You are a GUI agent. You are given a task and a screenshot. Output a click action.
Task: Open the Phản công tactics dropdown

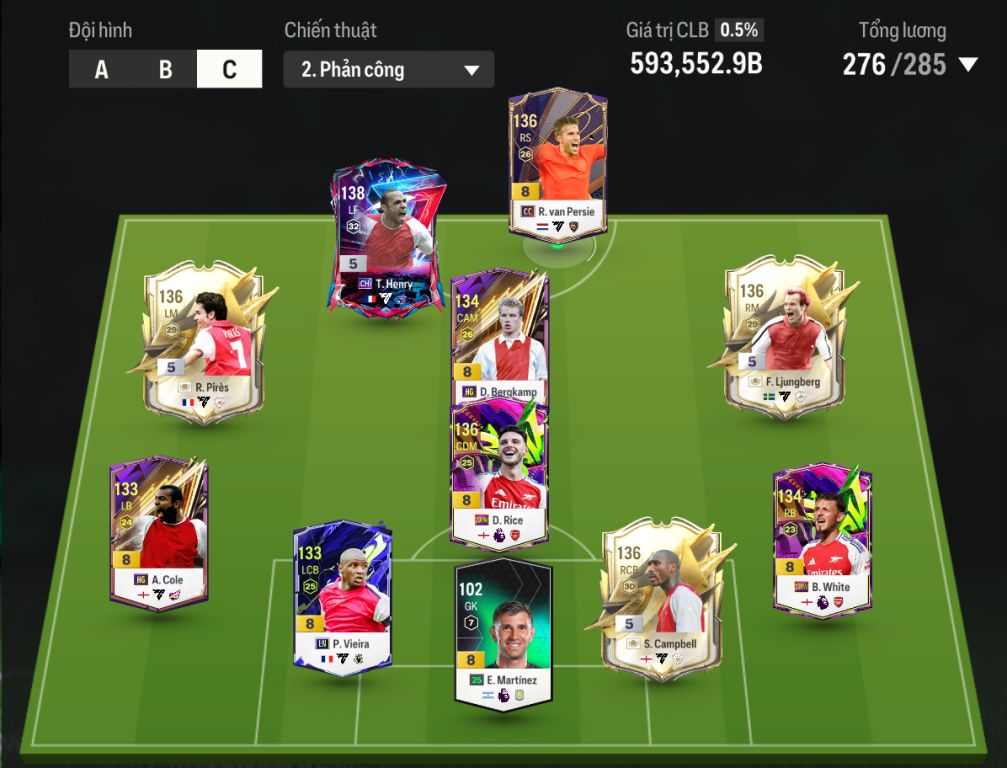[388, 70]
